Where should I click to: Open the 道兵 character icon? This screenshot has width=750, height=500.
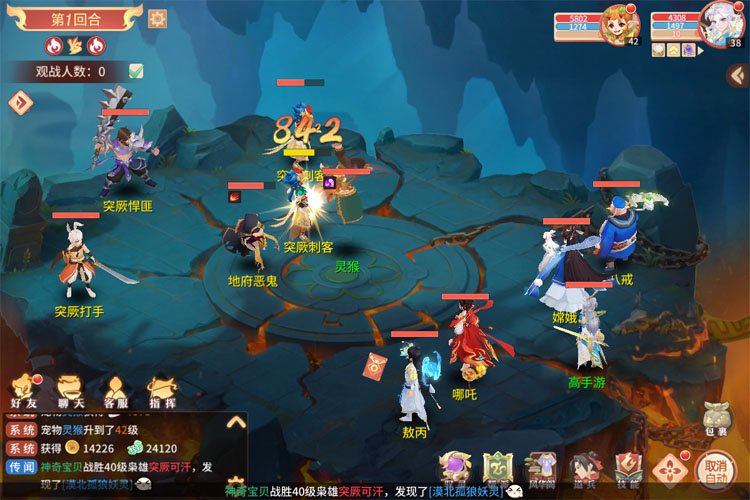[x=584, y=469]
